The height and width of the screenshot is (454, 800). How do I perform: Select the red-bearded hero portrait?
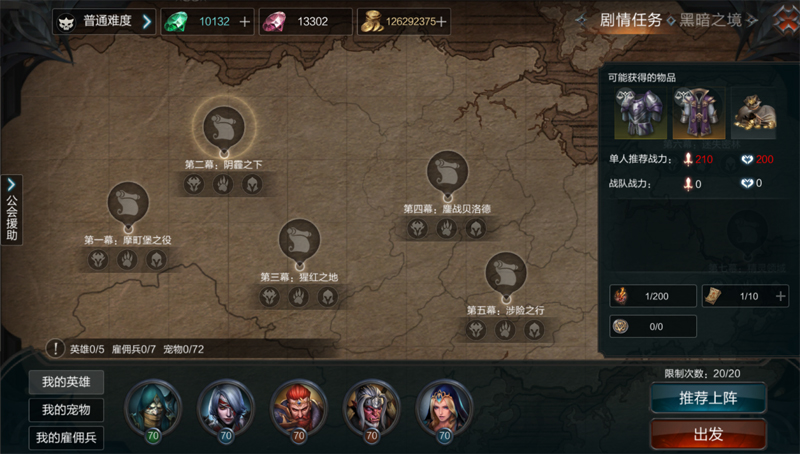coord(299,405)
